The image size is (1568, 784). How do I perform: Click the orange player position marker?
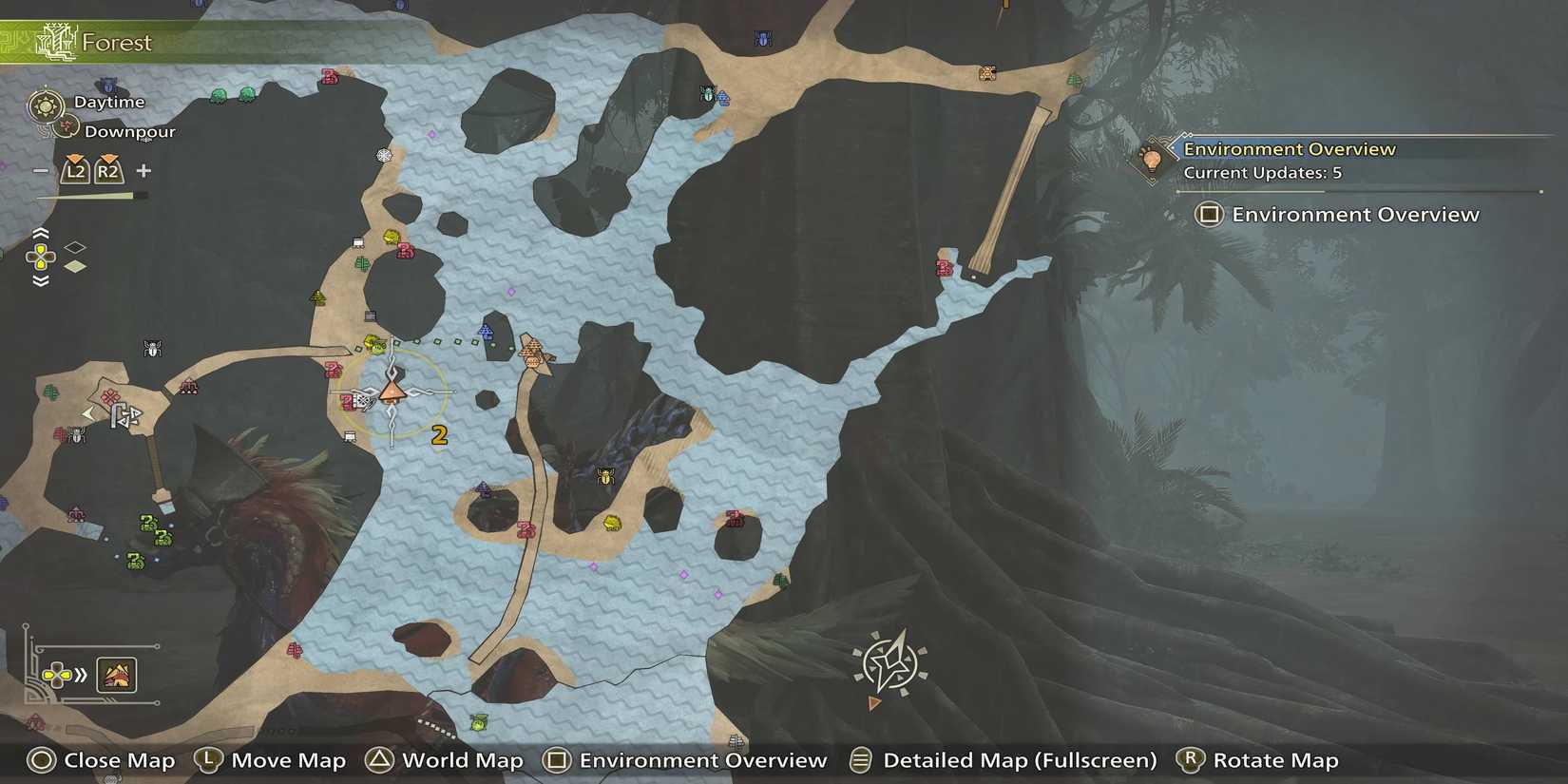[393, 392]
